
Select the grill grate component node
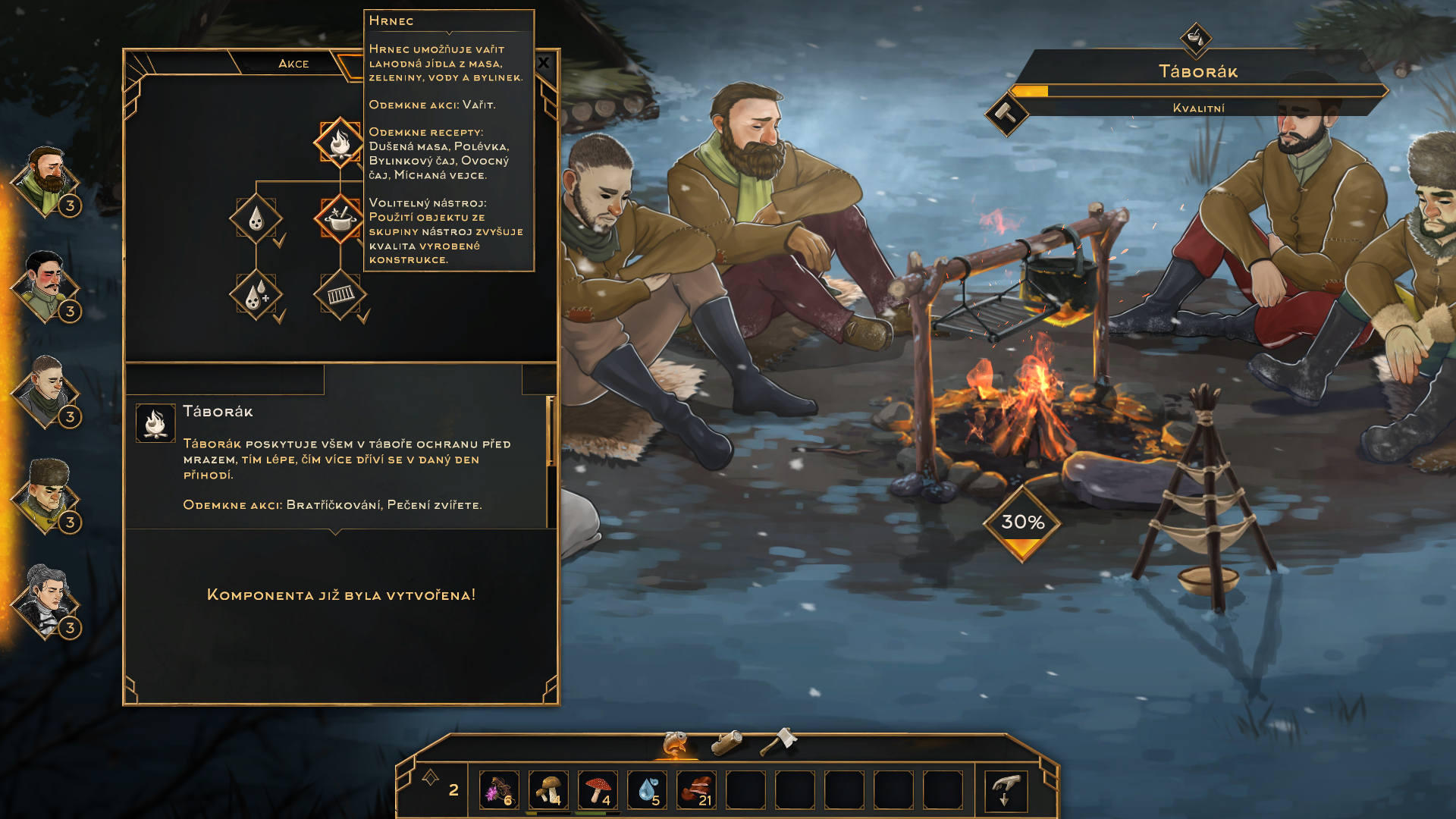coord(340,294)
